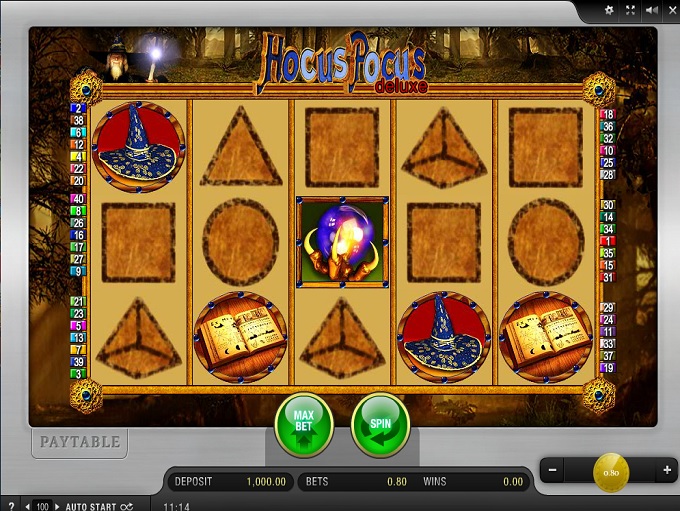
Task: Open the PAYTABLE
Action: [x=79, y=441]
